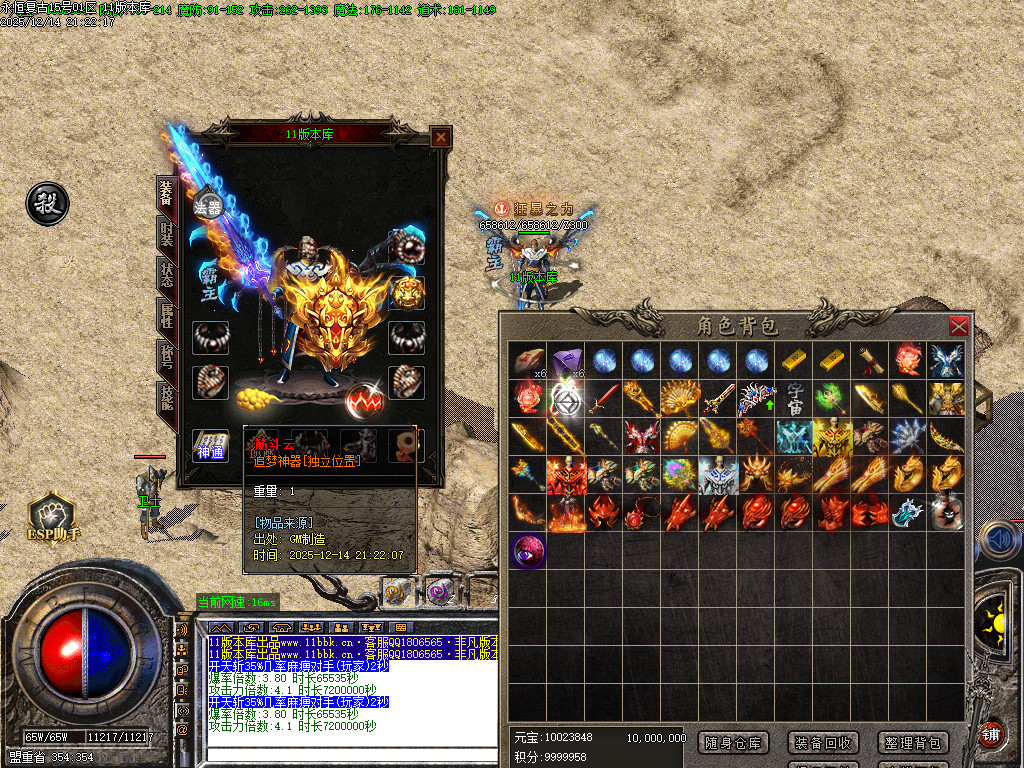Select the purple eye orb in bag
The height and width of the screenshot is (768, 1024).
pyautogui.click(x=528, y=550)
